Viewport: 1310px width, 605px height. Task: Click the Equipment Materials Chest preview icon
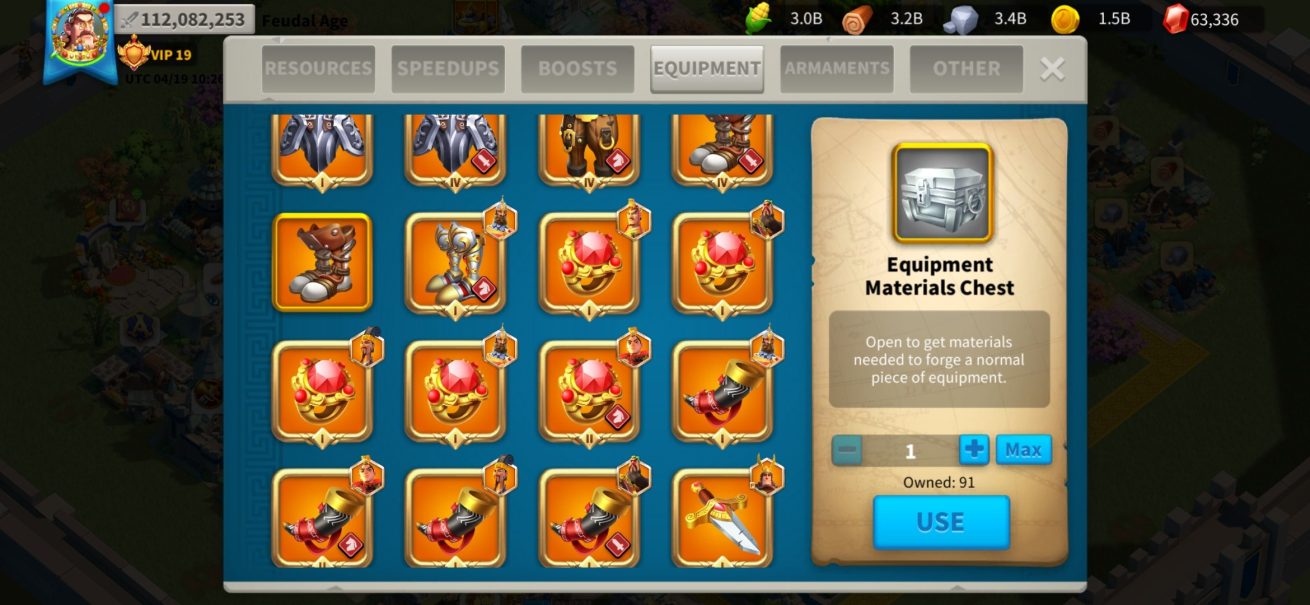click(942, 194)
